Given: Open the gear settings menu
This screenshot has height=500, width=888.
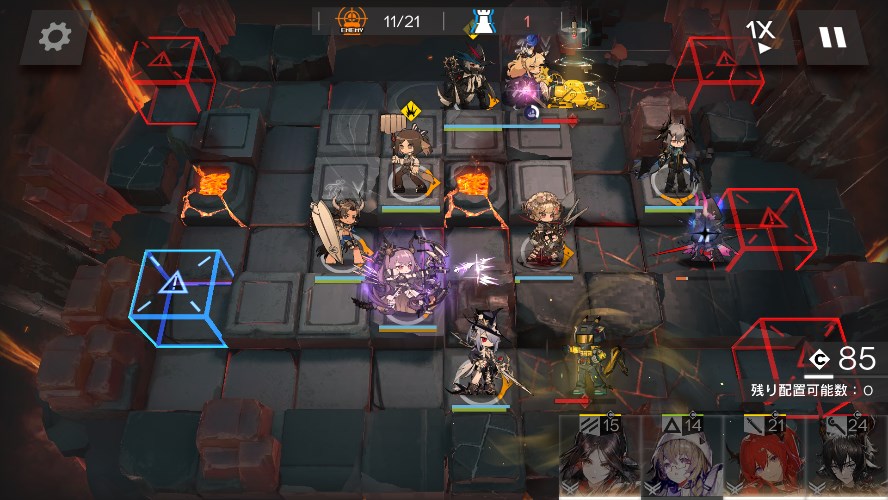Looking at the screenshot, I should point(53,38).
